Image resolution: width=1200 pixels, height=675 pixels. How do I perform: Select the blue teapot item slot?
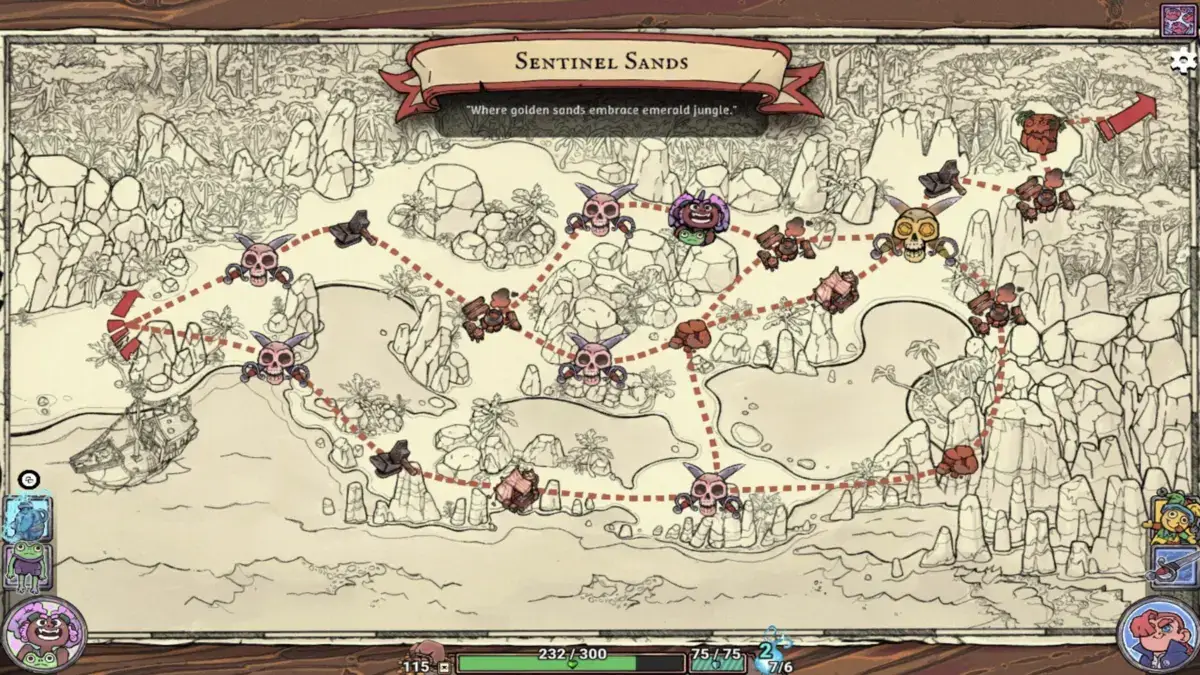point(27,516)
